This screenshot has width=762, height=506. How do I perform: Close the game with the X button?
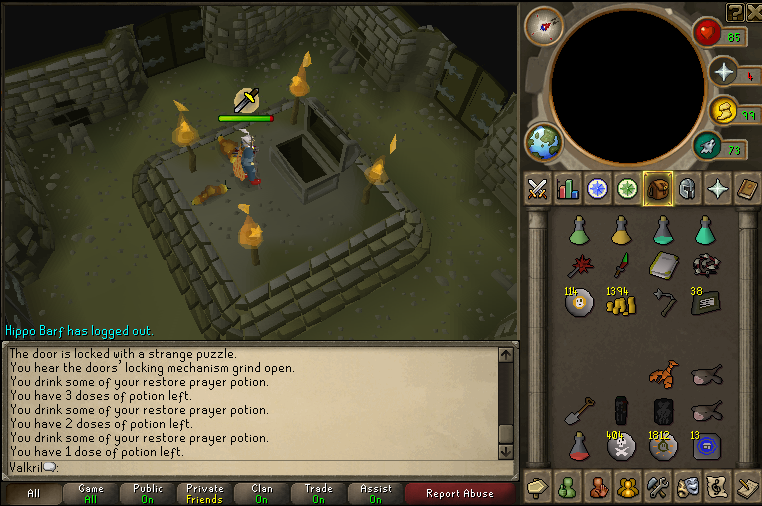[x=752, y=12]
